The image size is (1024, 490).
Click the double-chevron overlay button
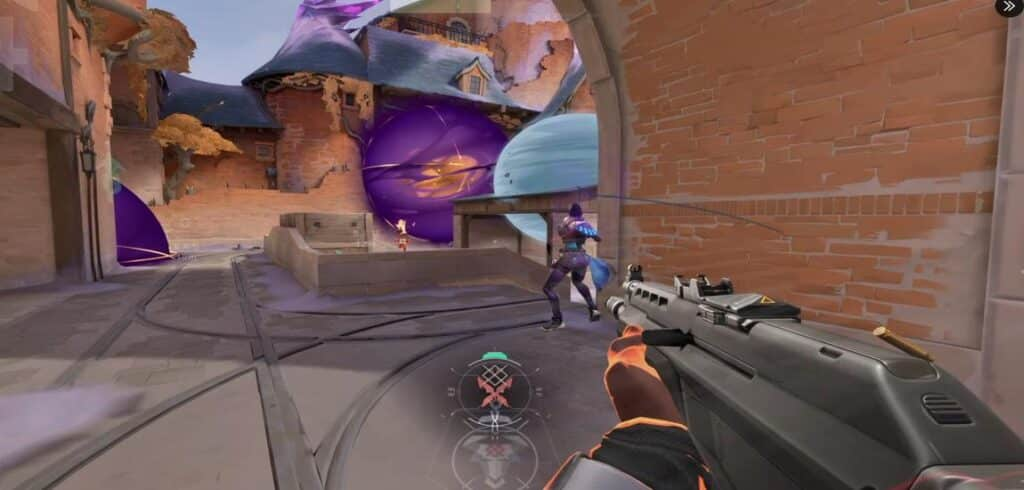coord(1008,7)
